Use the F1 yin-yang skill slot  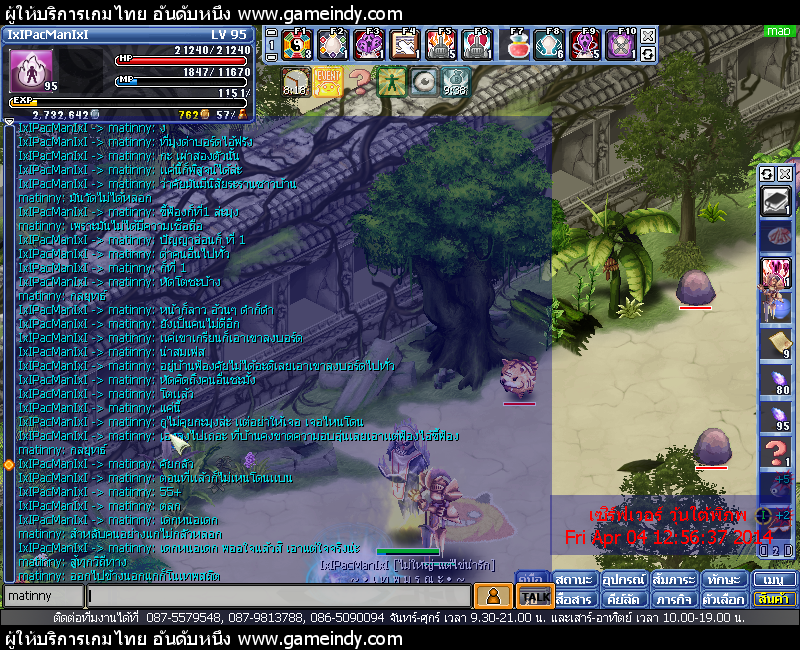297,45
